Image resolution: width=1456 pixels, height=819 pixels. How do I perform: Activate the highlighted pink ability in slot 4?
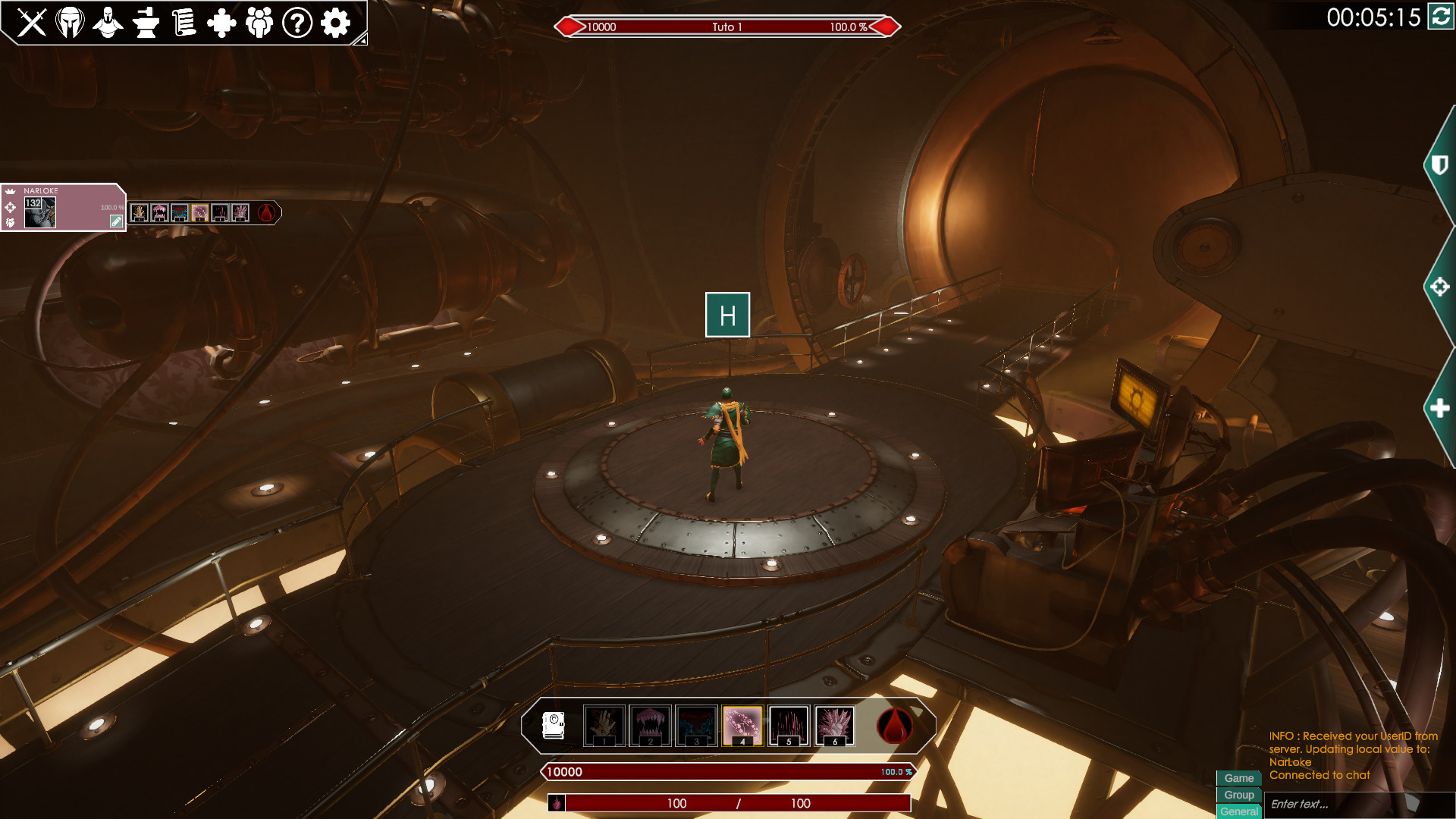tap(742, 726)
